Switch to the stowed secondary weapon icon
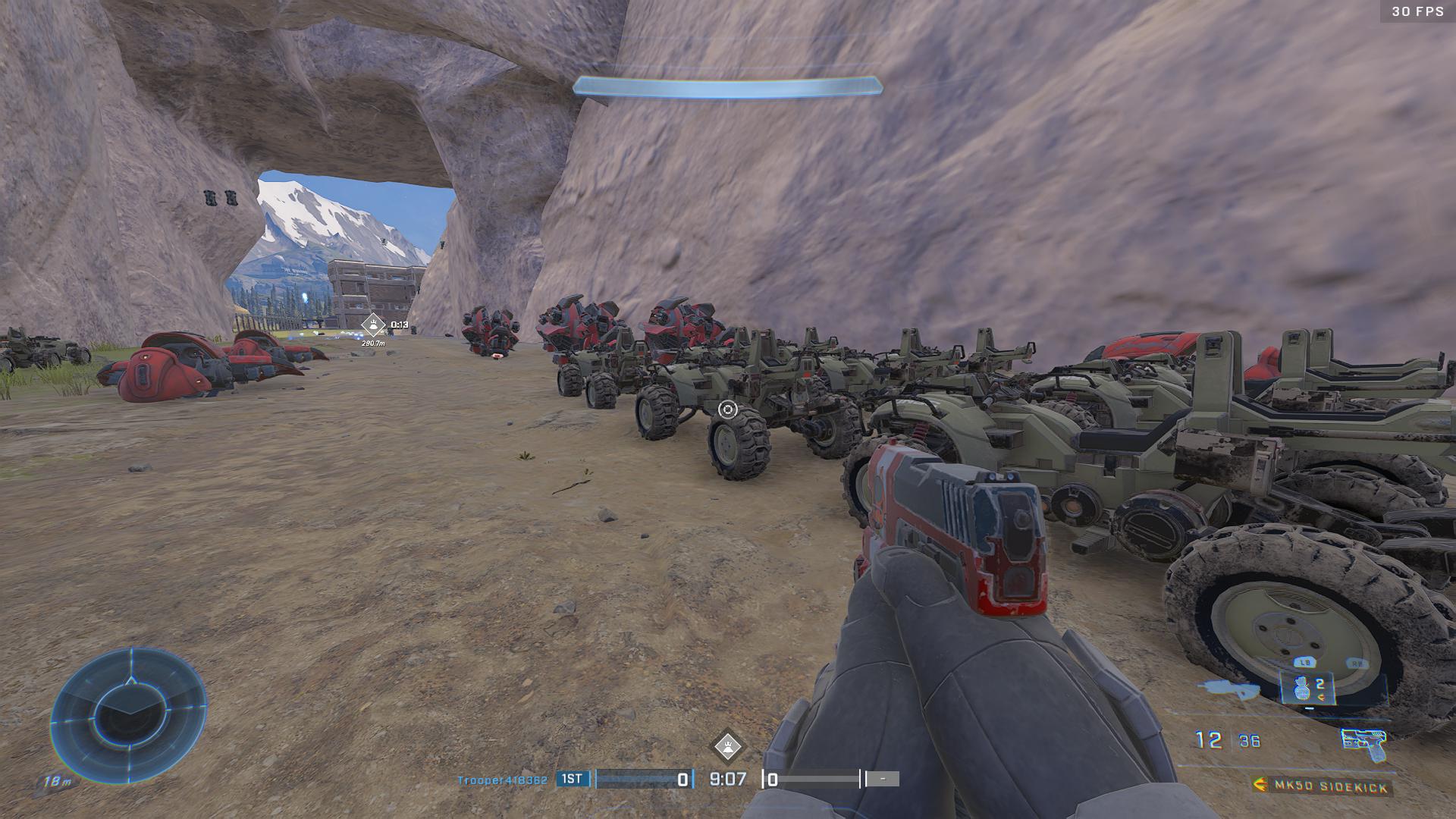The height and width of the screenshot is (819, 1456). [x=1228, y=689]
